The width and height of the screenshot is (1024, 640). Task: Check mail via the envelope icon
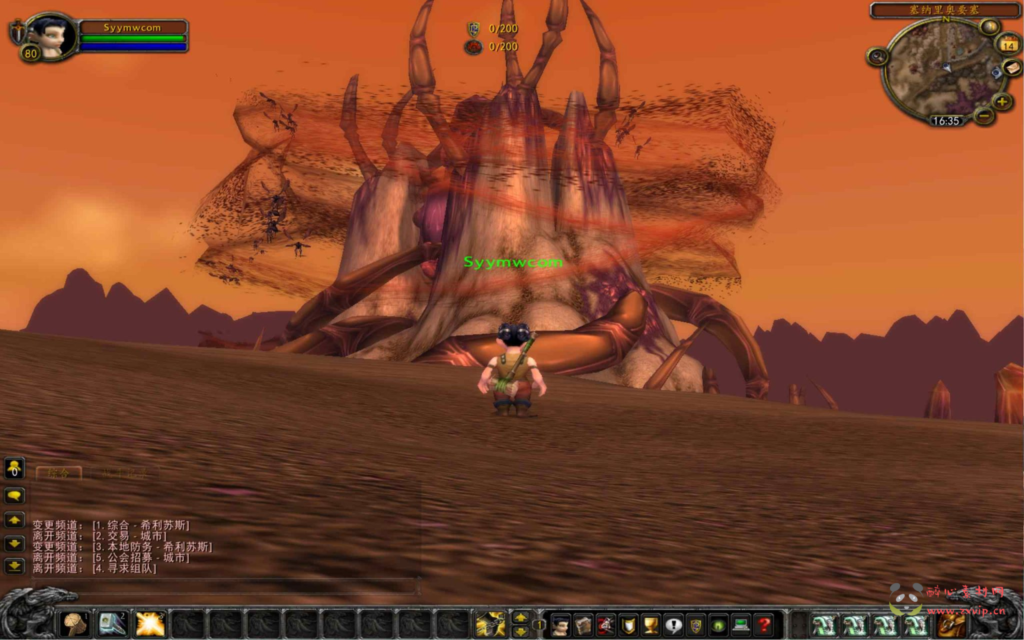coord(1011,68)
